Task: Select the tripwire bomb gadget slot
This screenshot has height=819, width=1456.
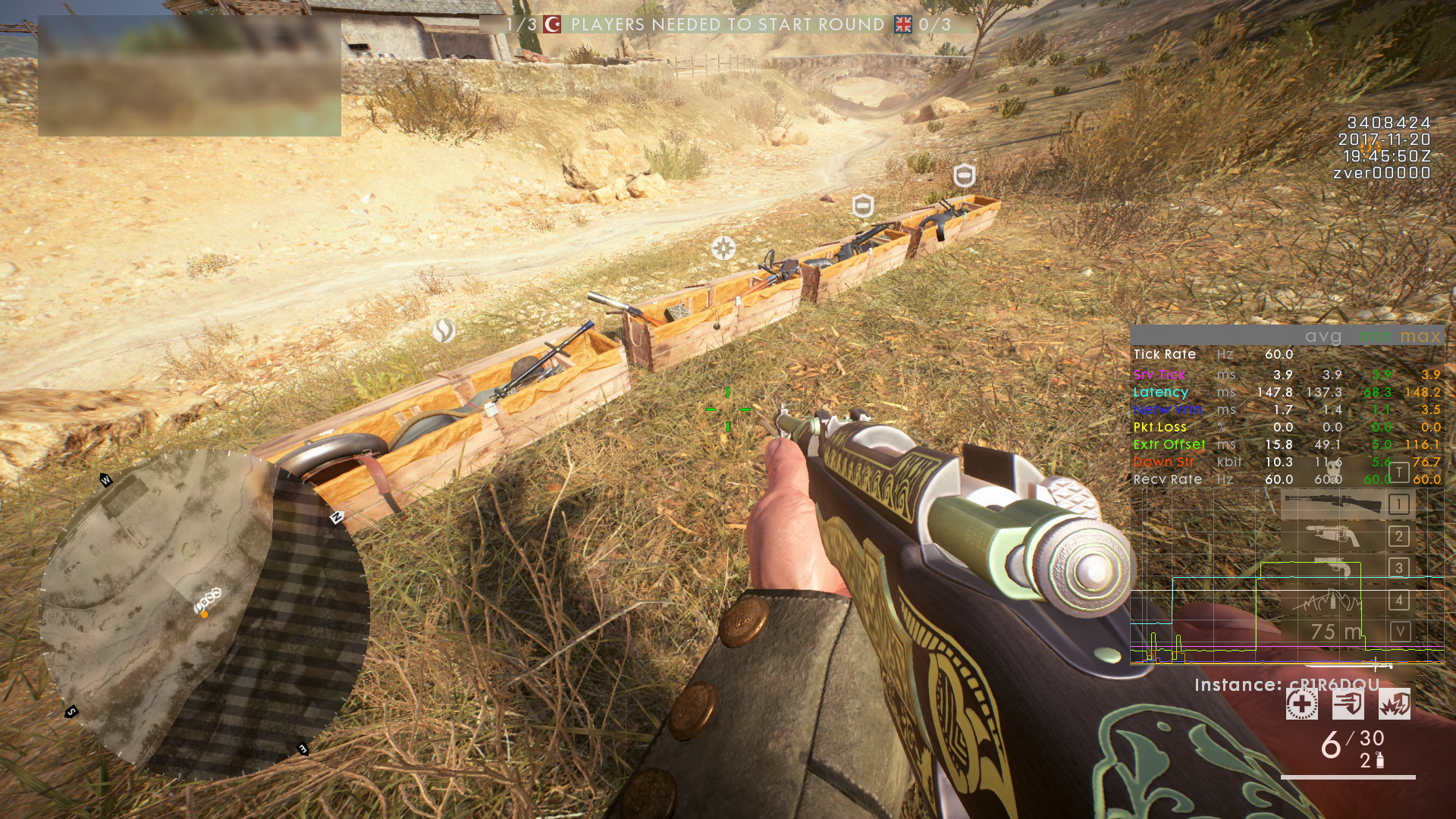Action: point(1332,601)
